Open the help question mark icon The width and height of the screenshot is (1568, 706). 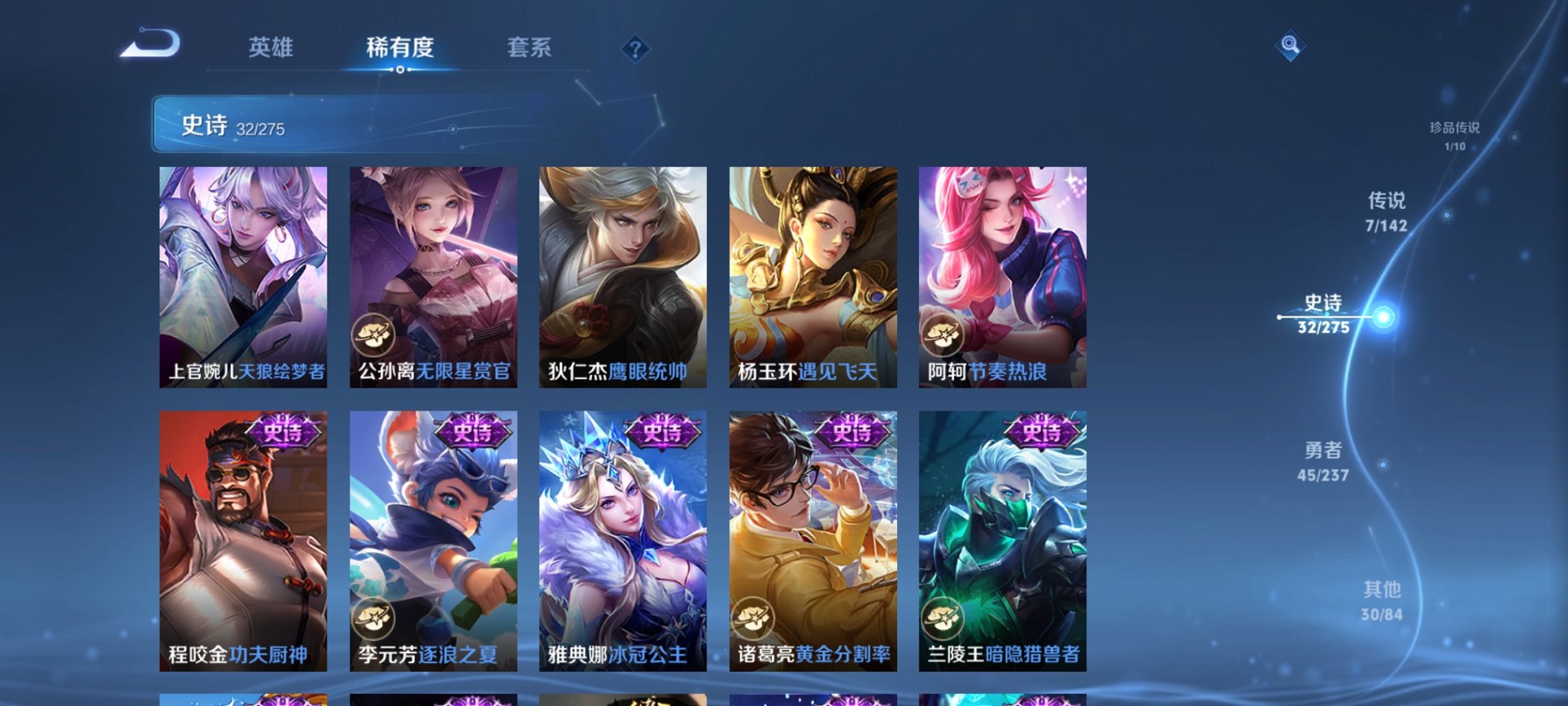tap(635, 49)
